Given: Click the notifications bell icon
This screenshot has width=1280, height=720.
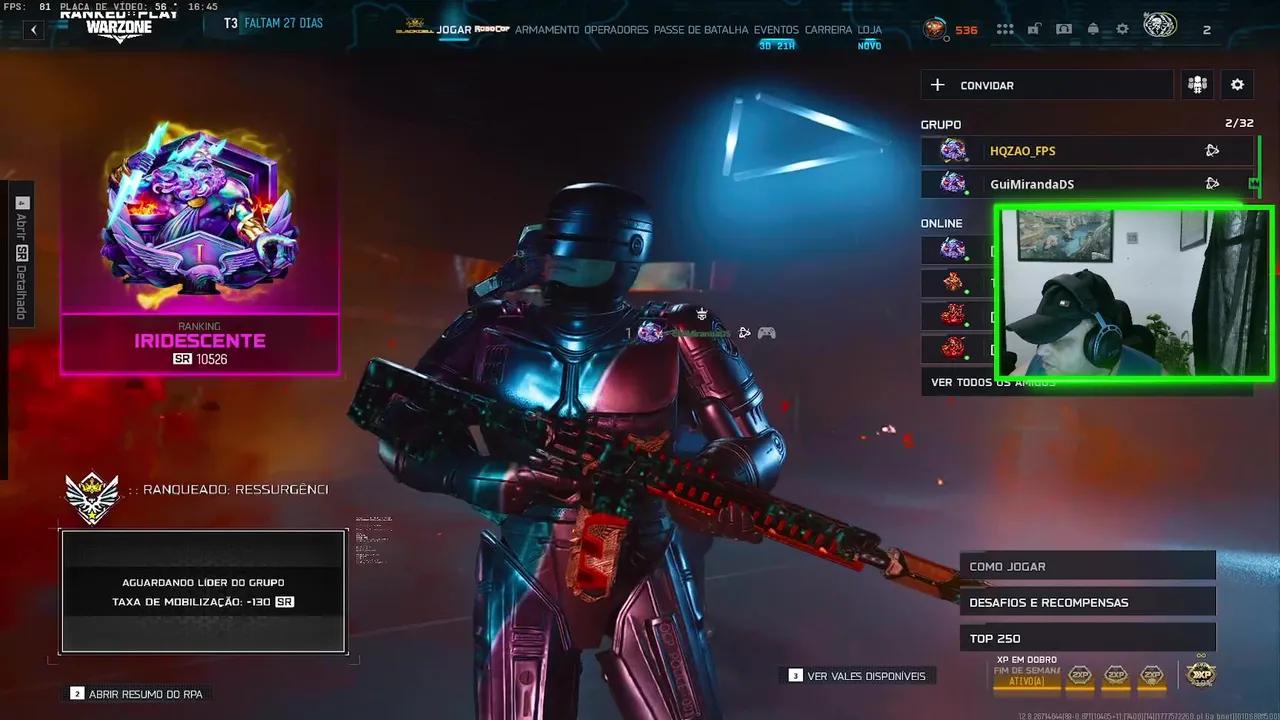Looking at the screenshot, I should pos(1093,29).
